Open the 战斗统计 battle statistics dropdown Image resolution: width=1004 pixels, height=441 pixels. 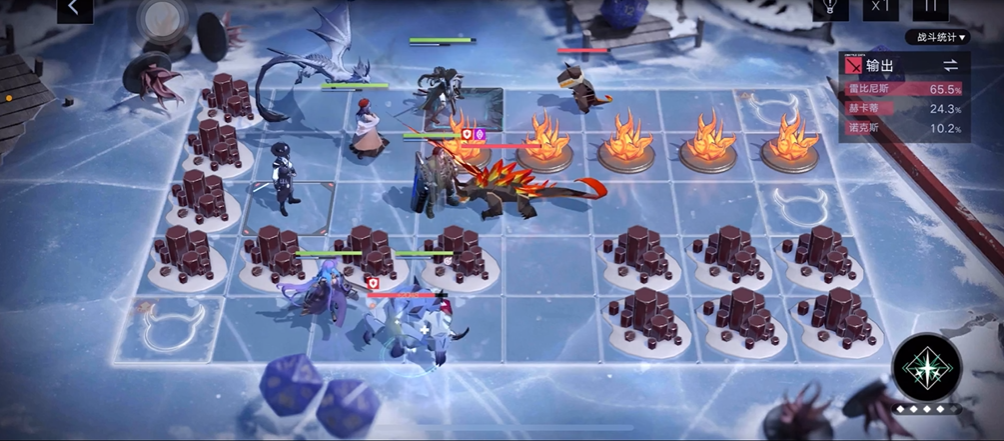pyautogui.click(x=937, y=38)
